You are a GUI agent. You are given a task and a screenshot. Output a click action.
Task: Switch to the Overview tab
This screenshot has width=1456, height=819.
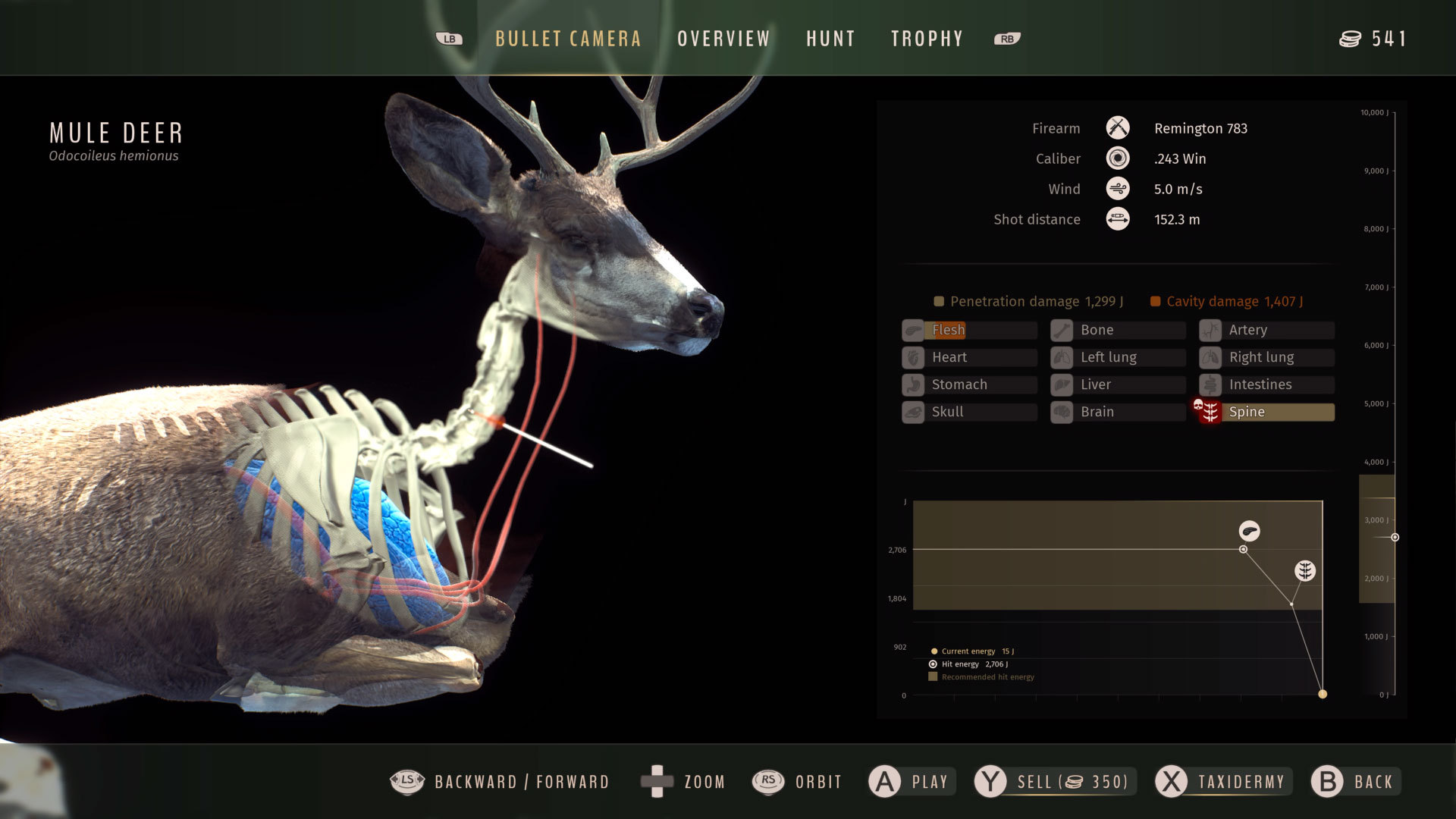(723, 39)
